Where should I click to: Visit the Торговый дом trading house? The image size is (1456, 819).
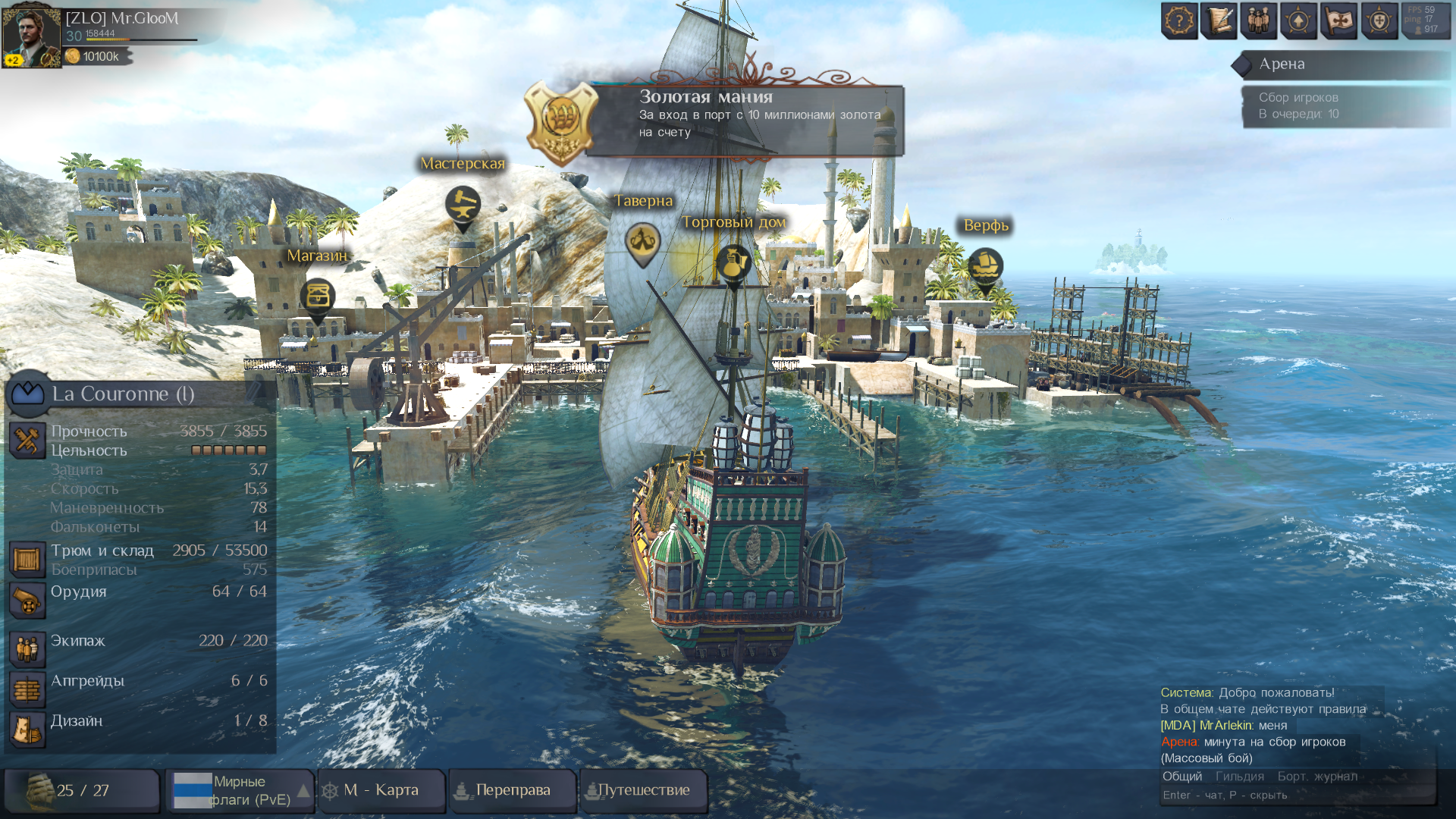(733, 263)
